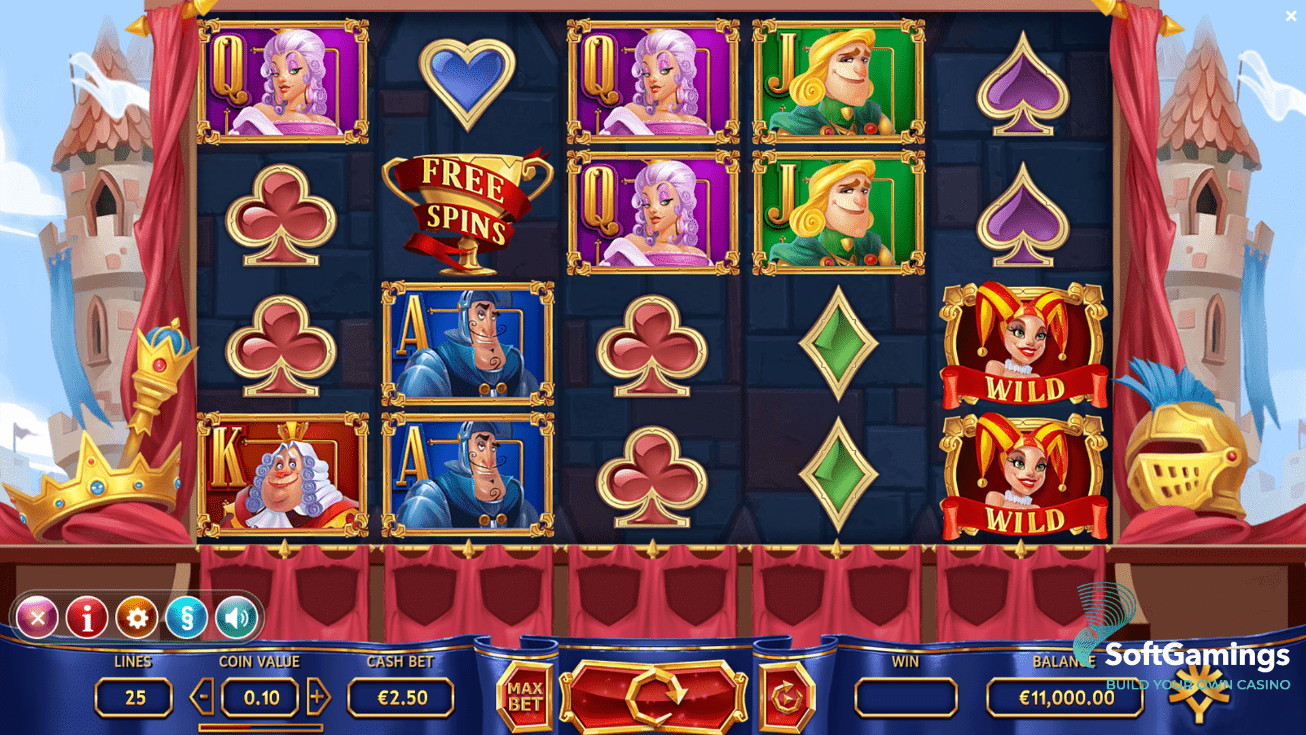Screen dimensions: 1306x735
Task: Increase the coin value with the plus arrow
Action: click(x=318, y=696)
